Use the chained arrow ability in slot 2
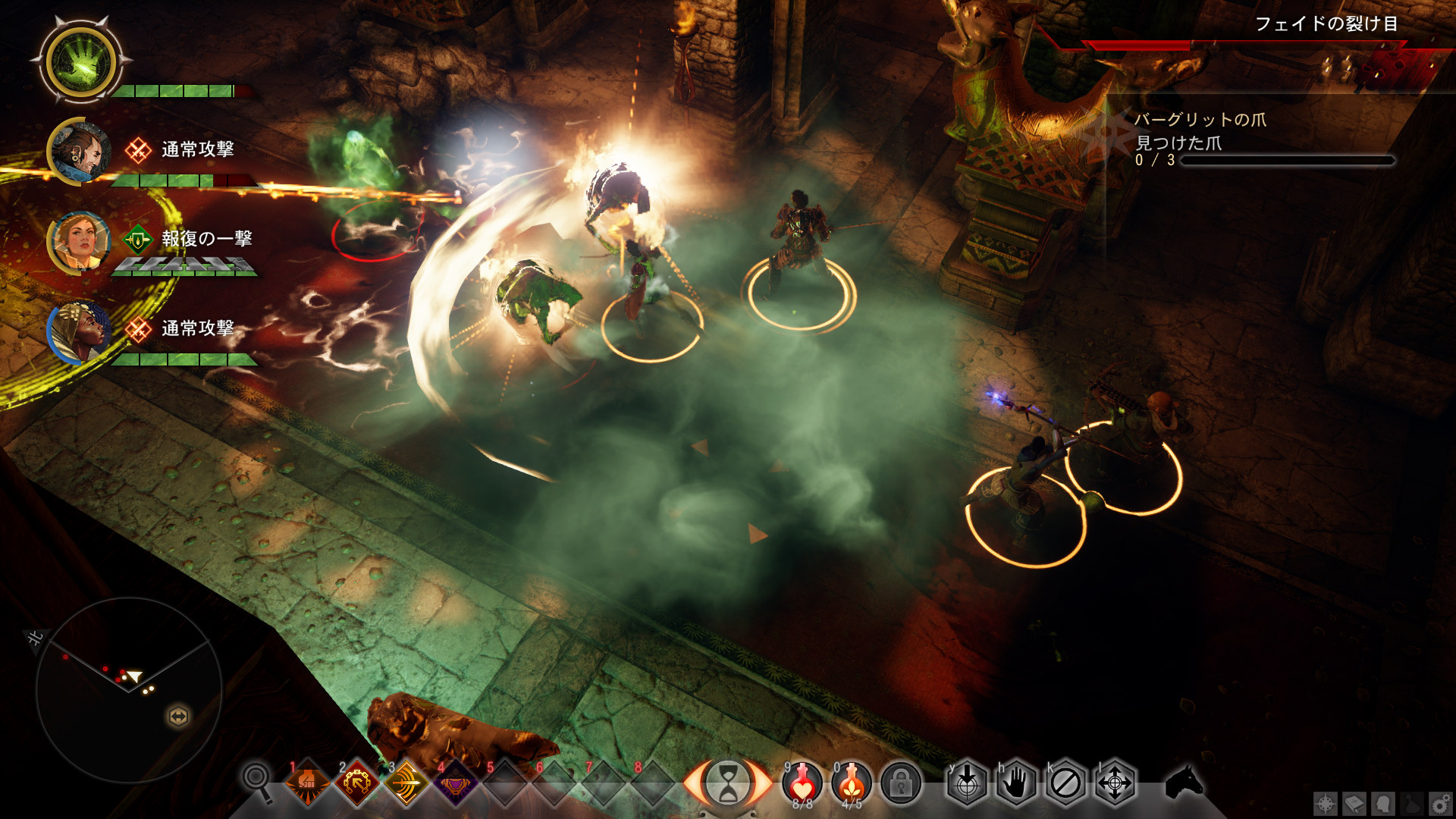Viewport: 1456px width, 819px height. (x=356, y=782)
